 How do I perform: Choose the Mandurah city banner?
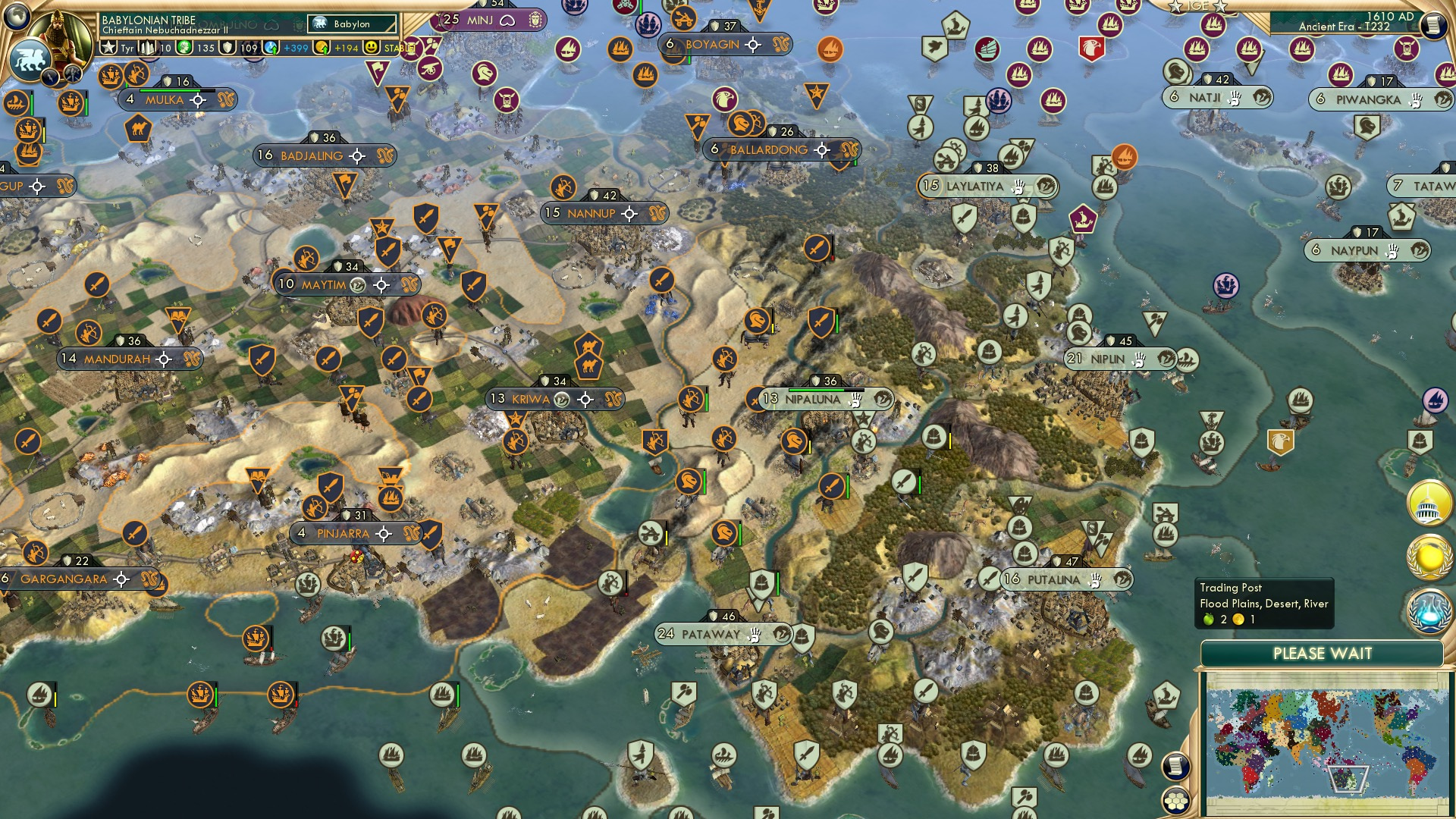click(x=117, y=359)
